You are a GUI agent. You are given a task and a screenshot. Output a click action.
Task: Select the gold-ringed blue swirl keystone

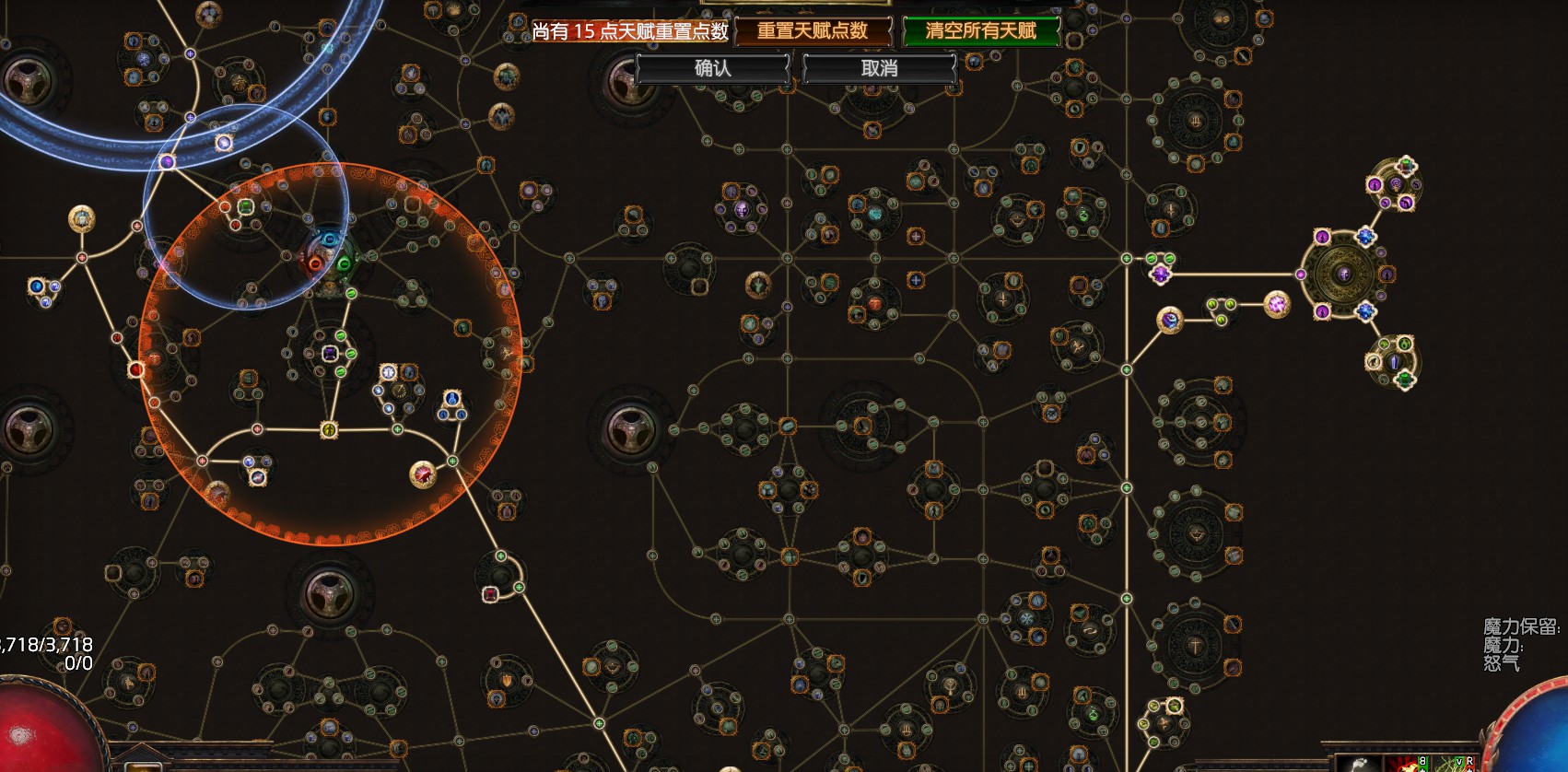click(x=1169, y=320)
